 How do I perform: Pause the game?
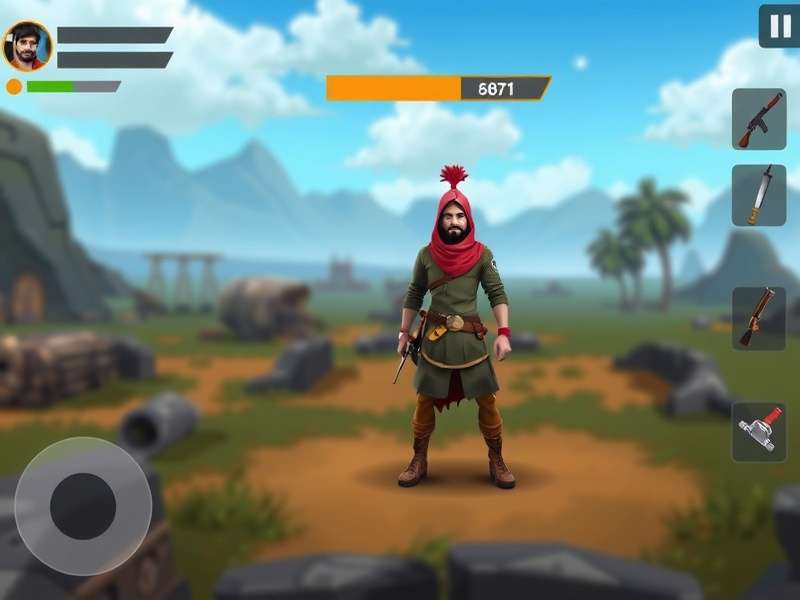tap(778, 26)
